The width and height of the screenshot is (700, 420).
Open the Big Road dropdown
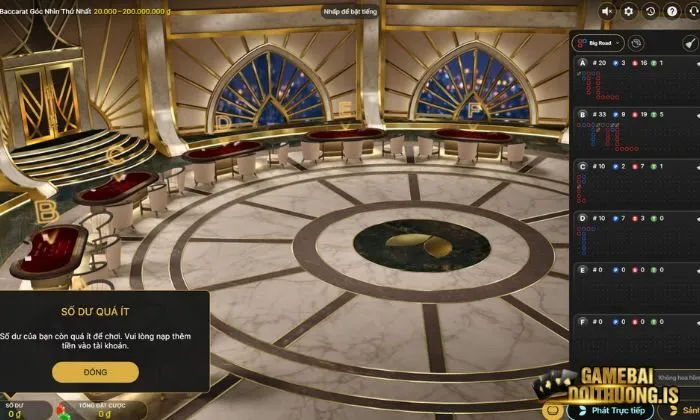(x=600, y=43)
